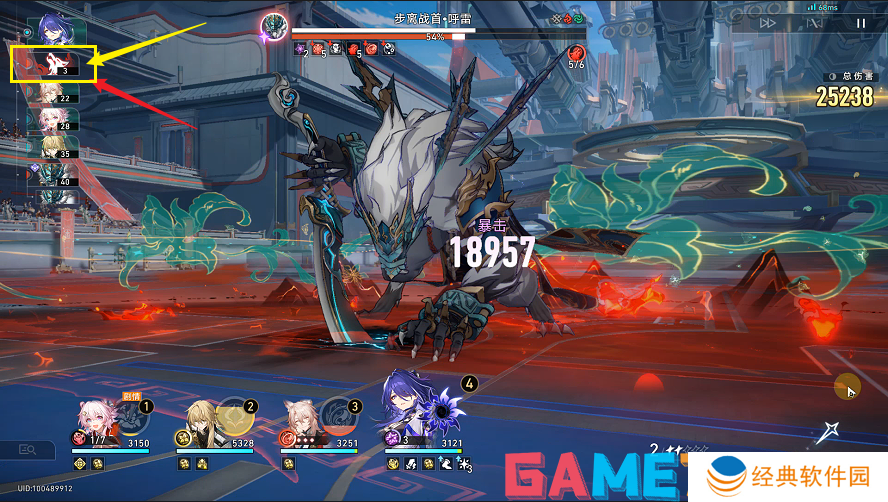Viewport: 888px width, 502px height.
Task: Toggle double-speed battle mode
Action: point(768,23)
